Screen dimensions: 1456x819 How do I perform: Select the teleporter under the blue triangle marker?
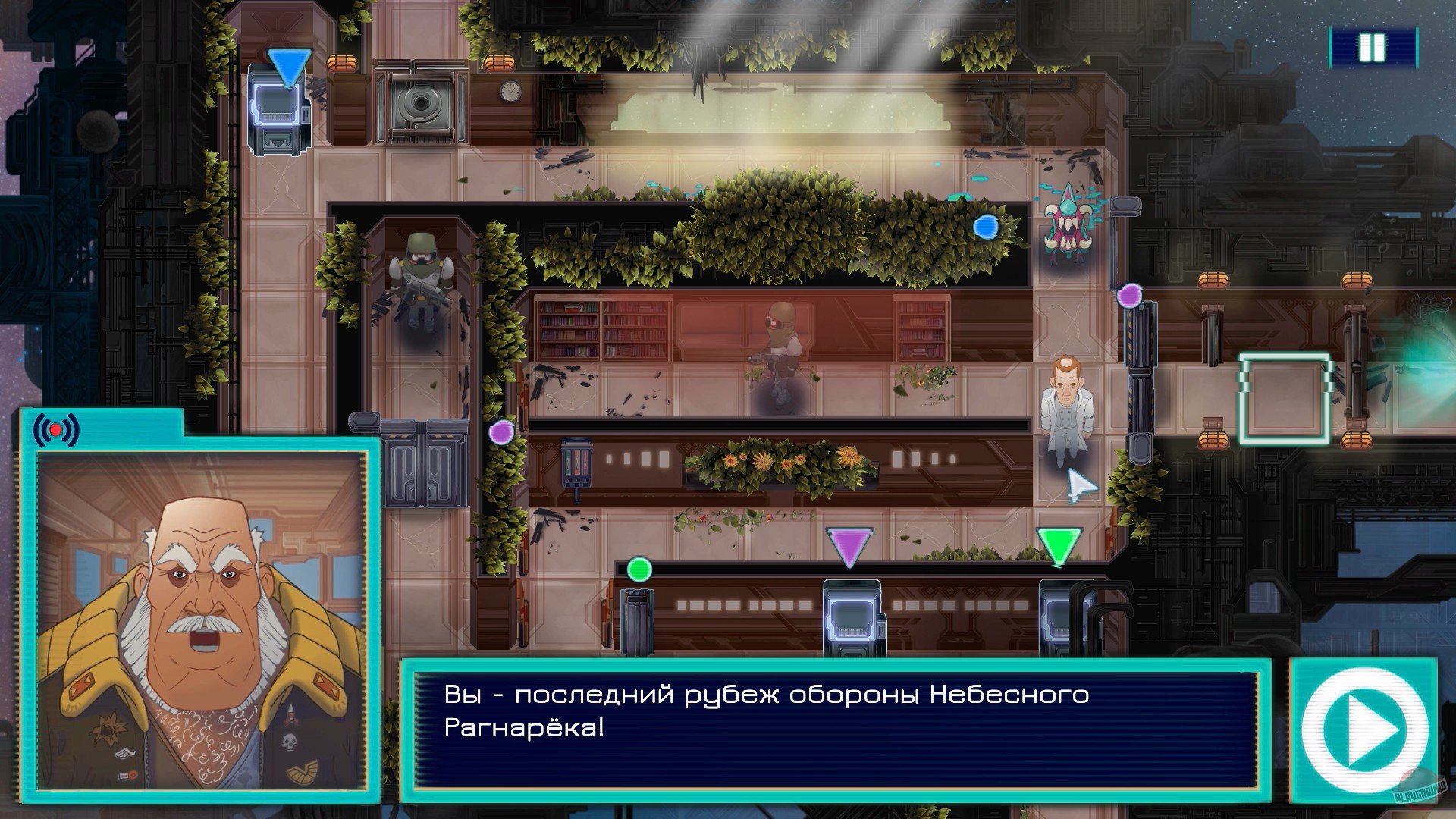279,114
